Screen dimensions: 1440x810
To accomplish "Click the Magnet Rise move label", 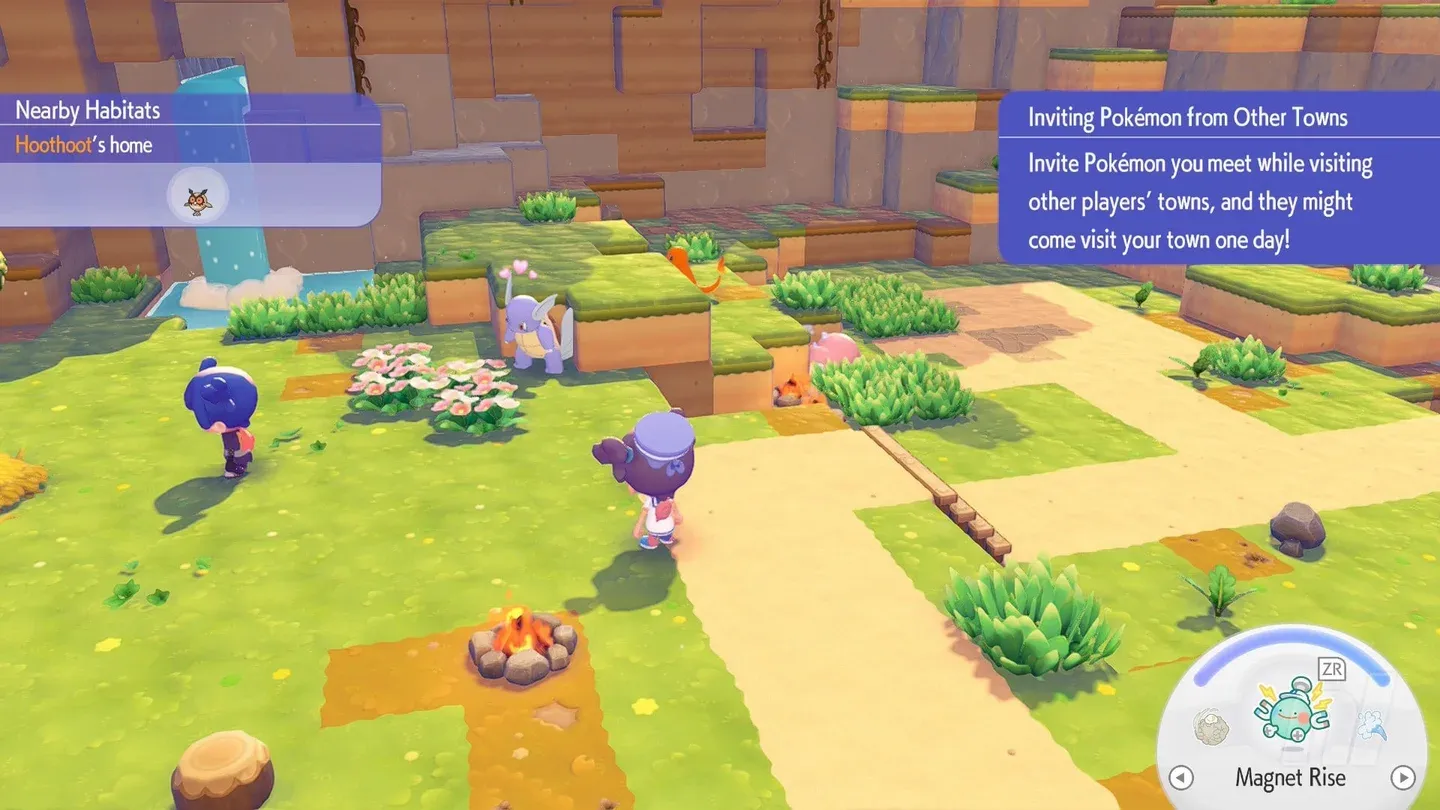I will point(1290,777).
